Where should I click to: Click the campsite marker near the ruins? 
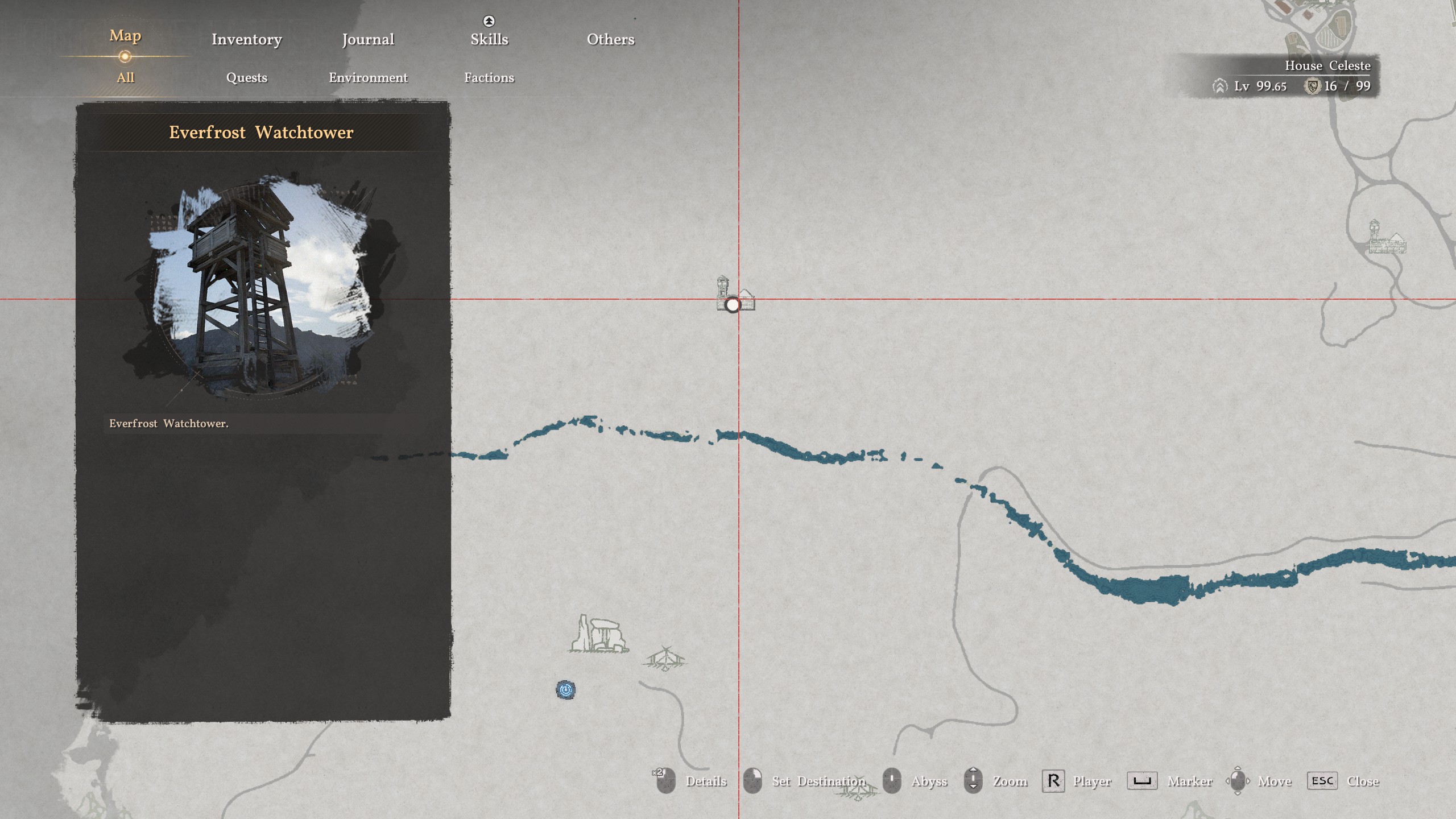click(x=665, y=659)
